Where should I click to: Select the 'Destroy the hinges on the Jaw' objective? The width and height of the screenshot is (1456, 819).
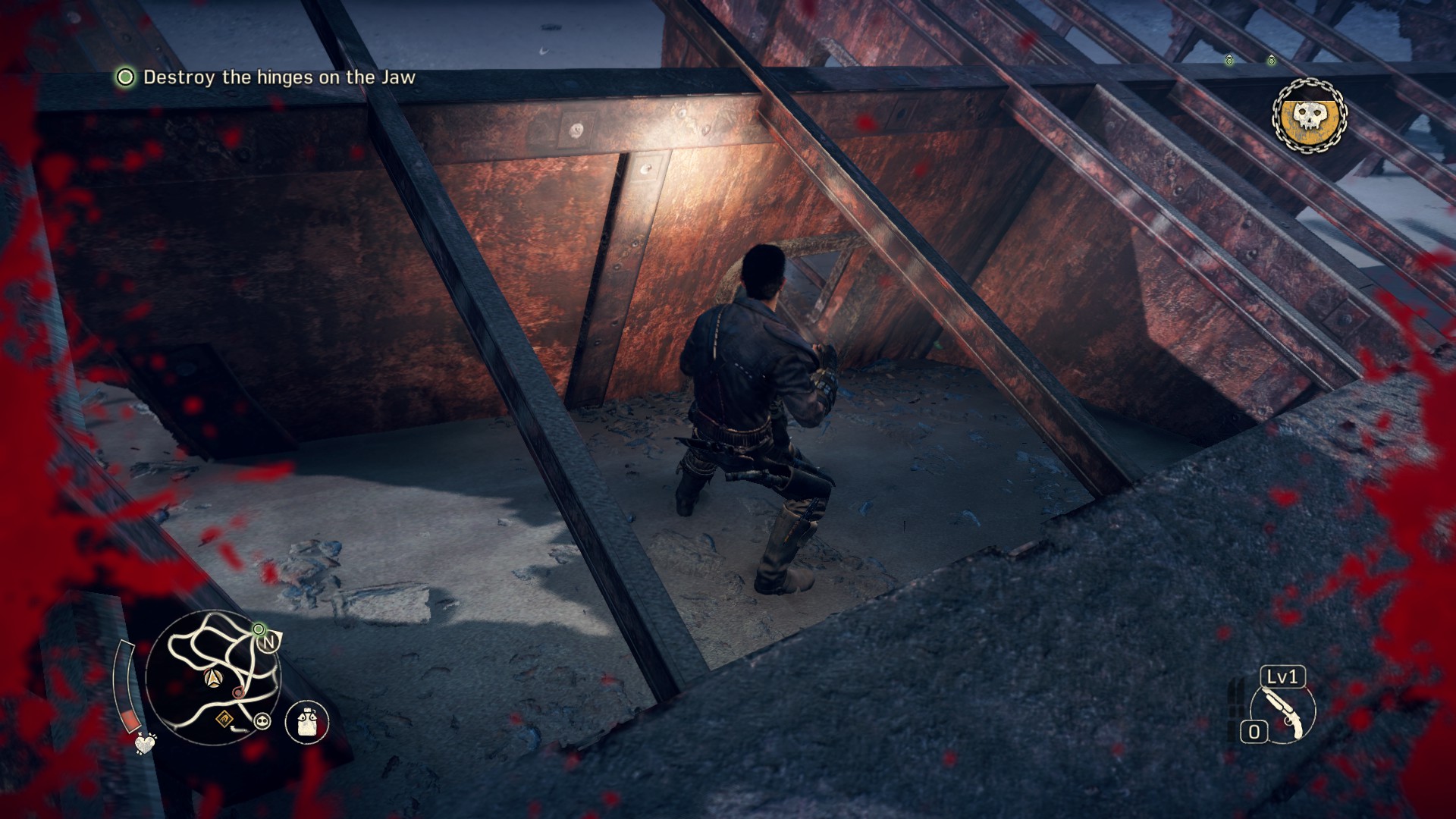tap(278, 77)
